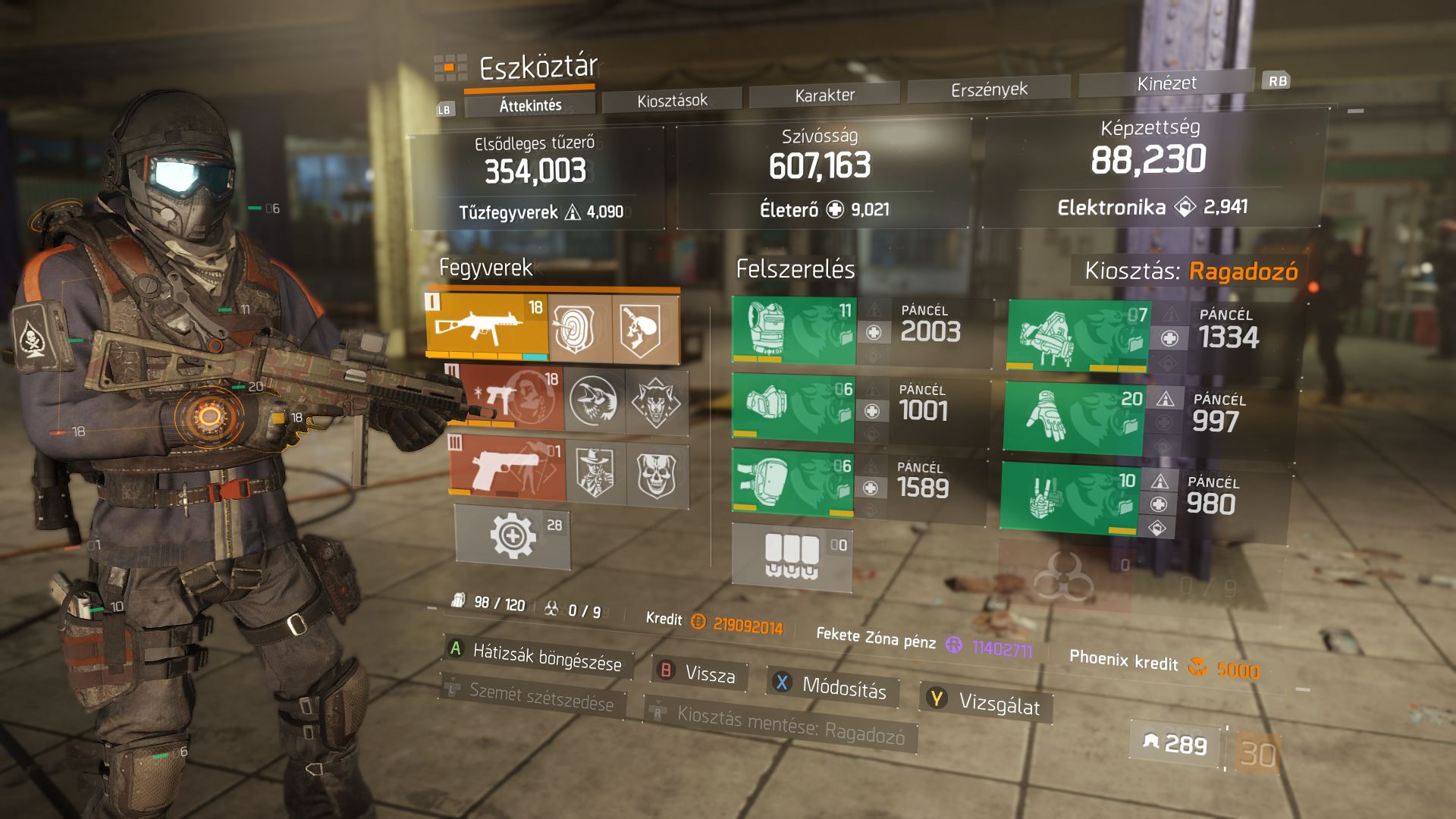This screenshot has height=819, width=1456.
Task: Open the grenades slot
Action: pos(792,557)
